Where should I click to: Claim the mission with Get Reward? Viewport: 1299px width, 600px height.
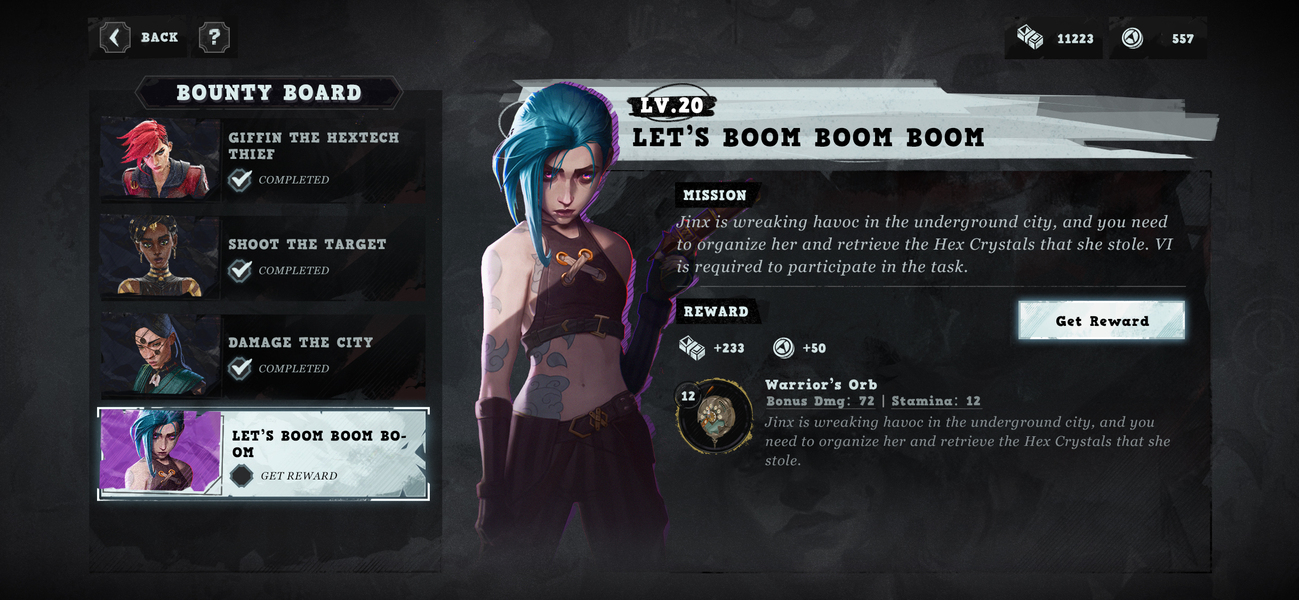[x=1101, y=321]
